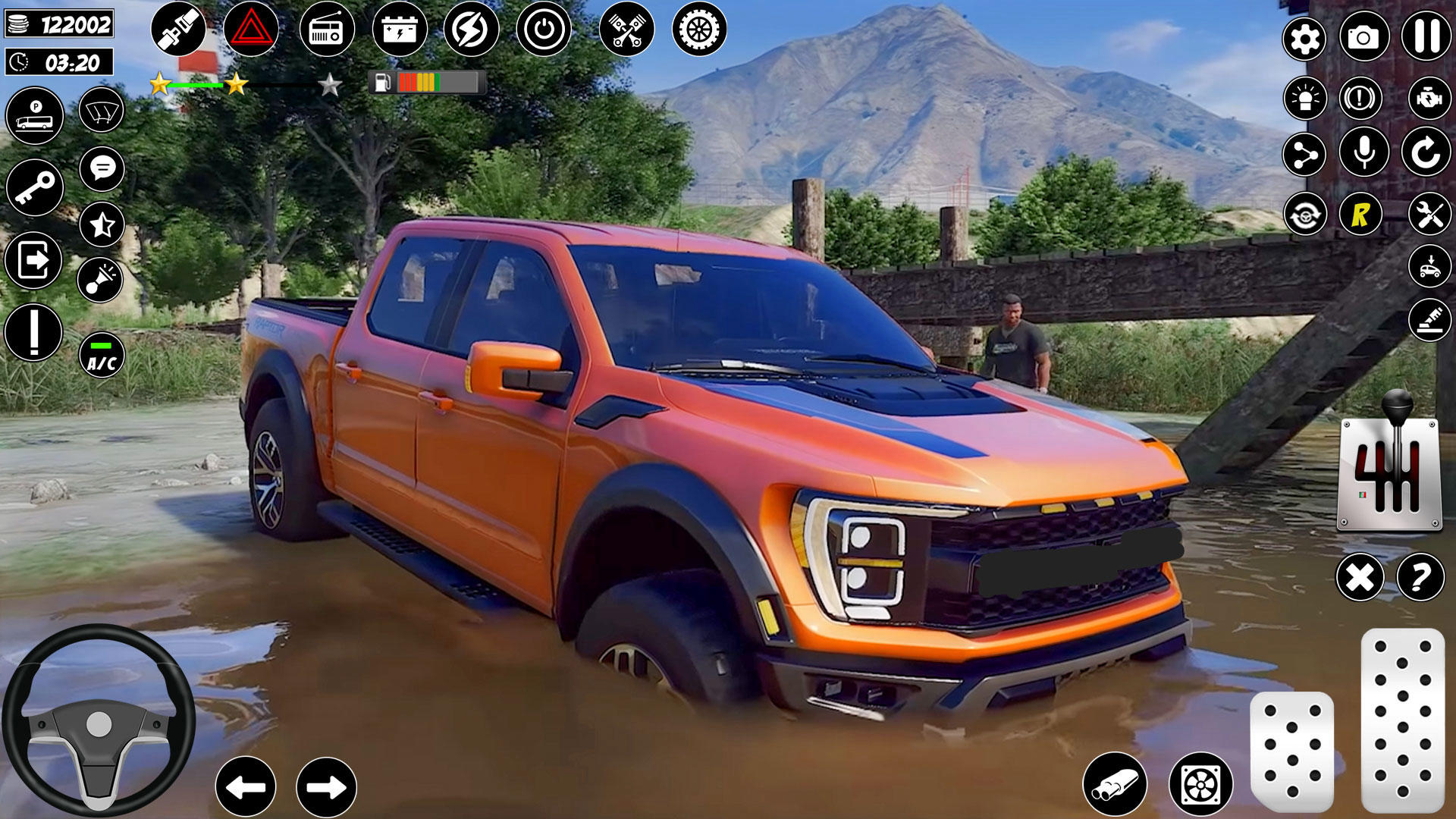Pause the game

pos(1426,36)
